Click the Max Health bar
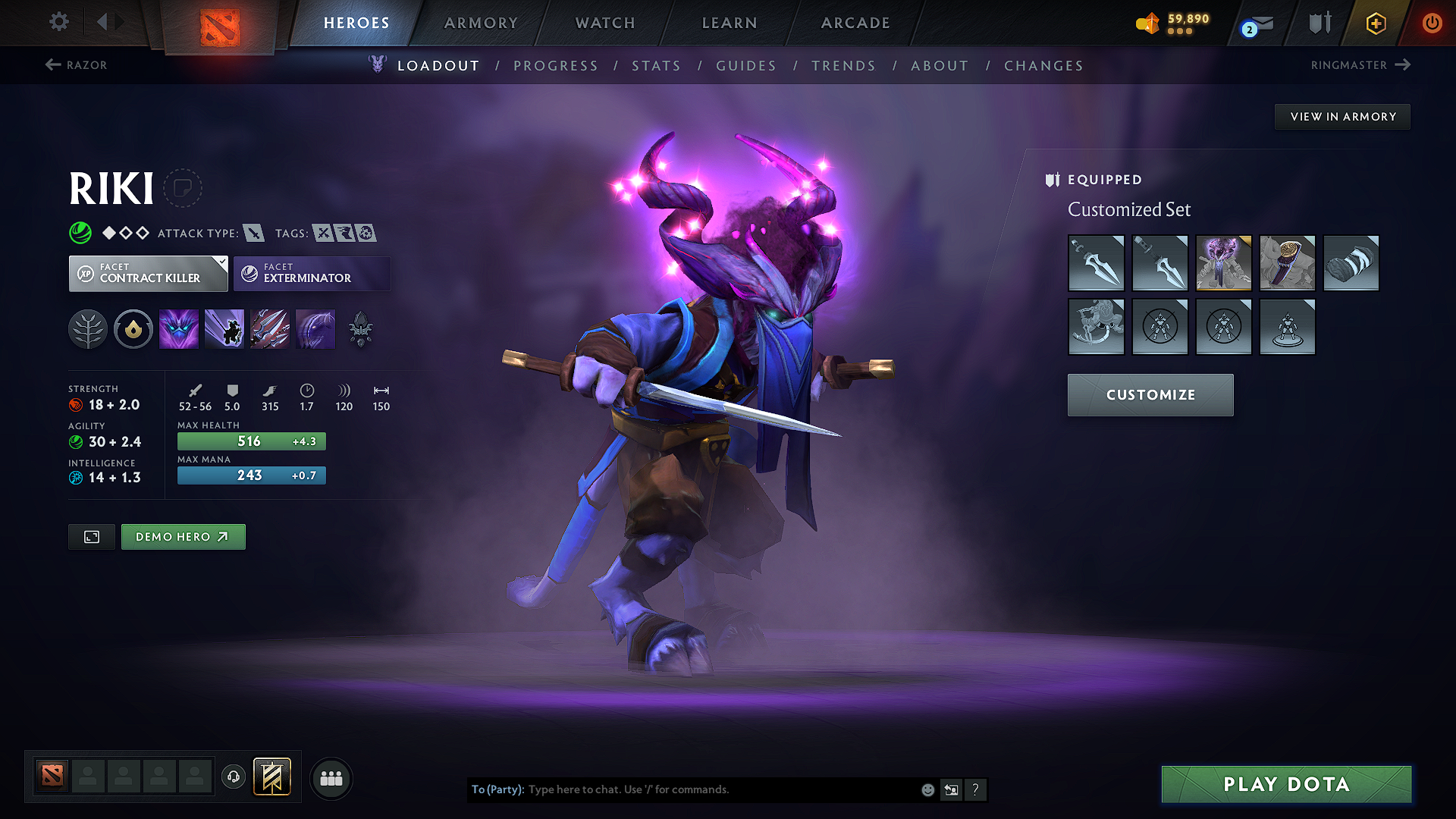 click(251, 441)
